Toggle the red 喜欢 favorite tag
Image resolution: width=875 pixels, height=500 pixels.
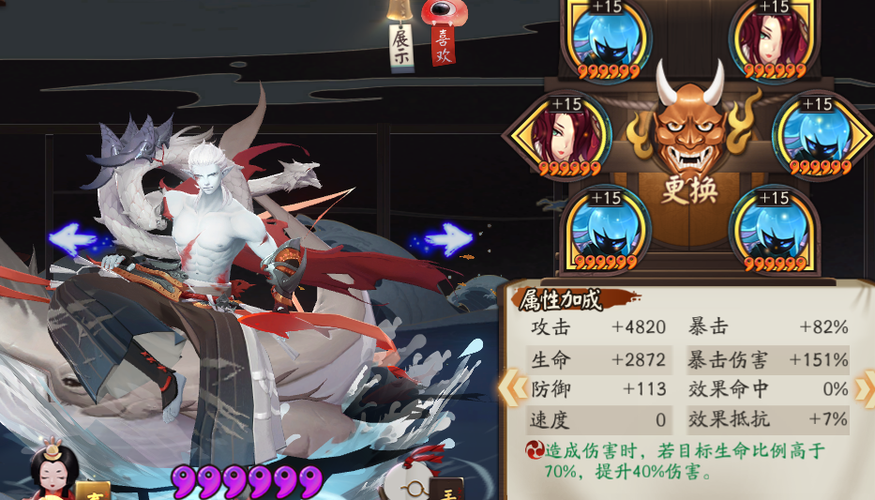(x=442, y=42)
